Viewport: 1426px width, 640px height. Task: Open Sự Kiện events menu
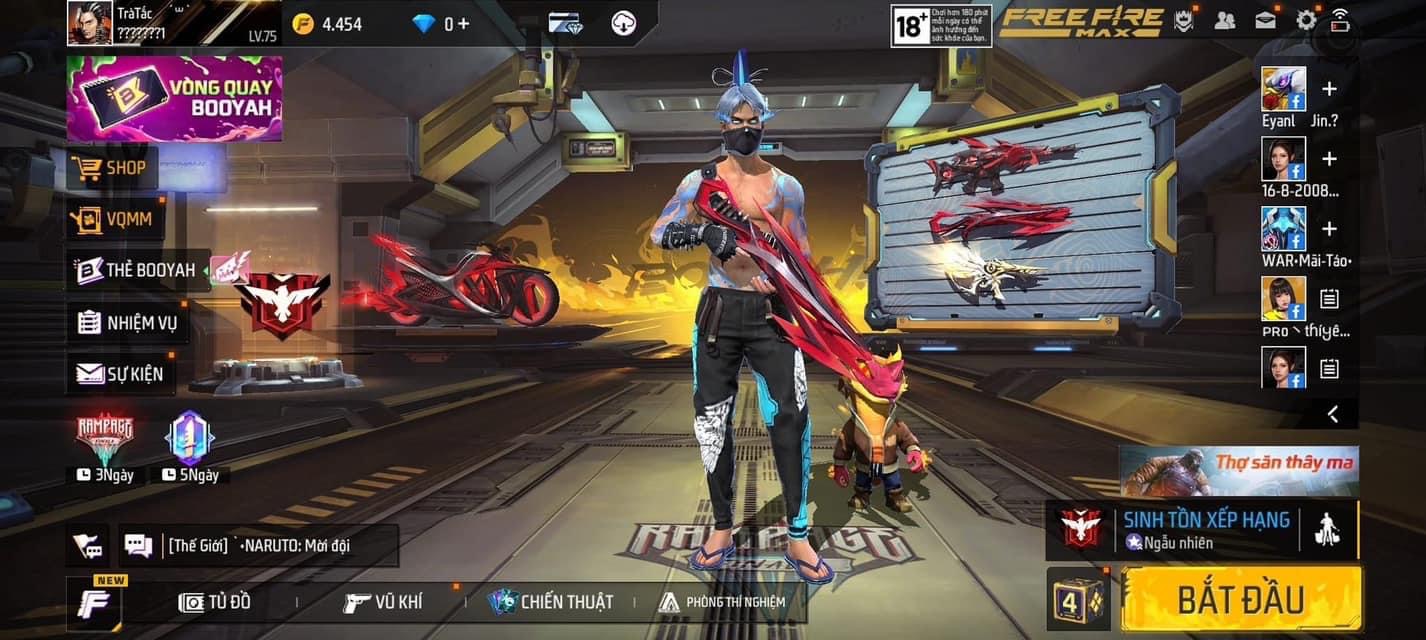tap(120, 374)
